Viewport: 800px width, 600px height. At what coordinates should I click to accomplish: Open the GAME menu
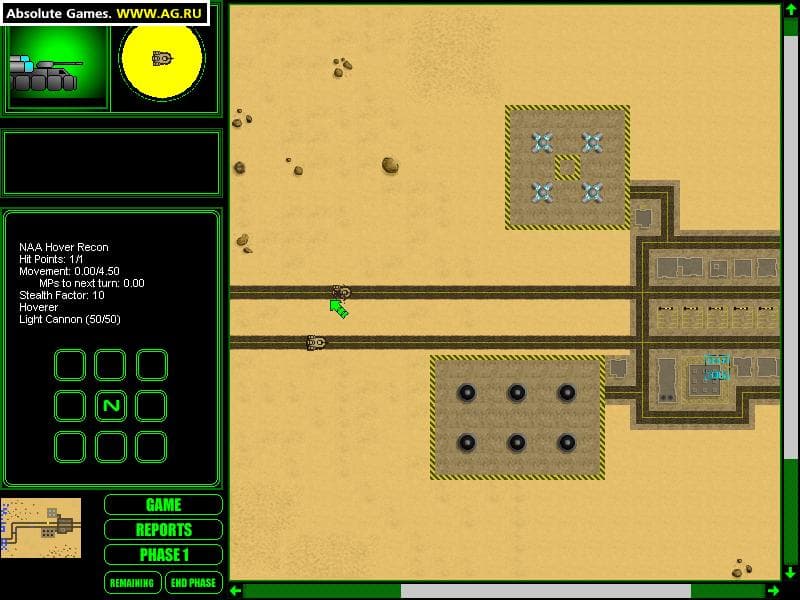pyautogui.click(x=163, y=505)
